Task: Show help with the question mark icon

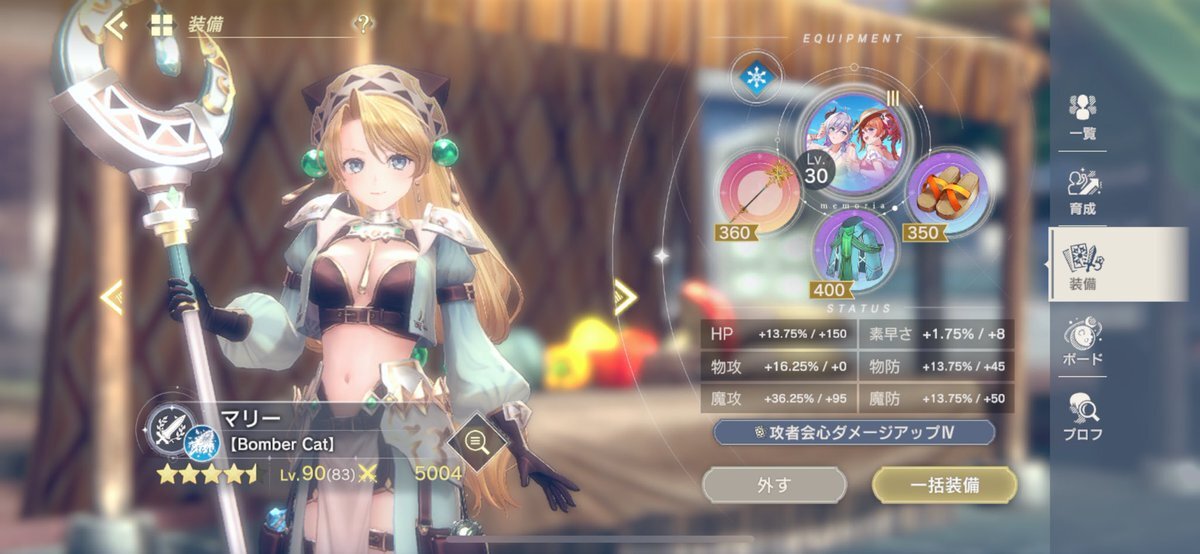Action: (x=363, y=25)
